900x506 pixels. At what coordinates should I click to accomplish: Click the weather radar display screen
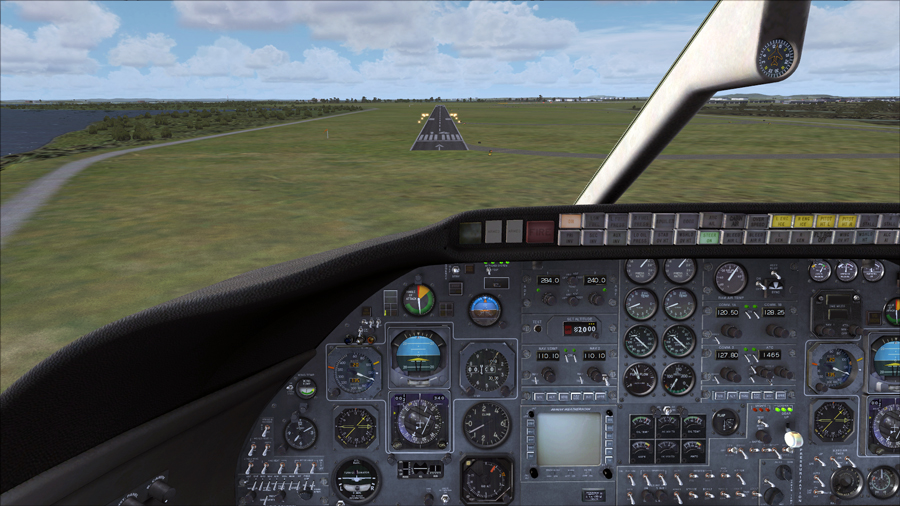(x=568, y=439)
